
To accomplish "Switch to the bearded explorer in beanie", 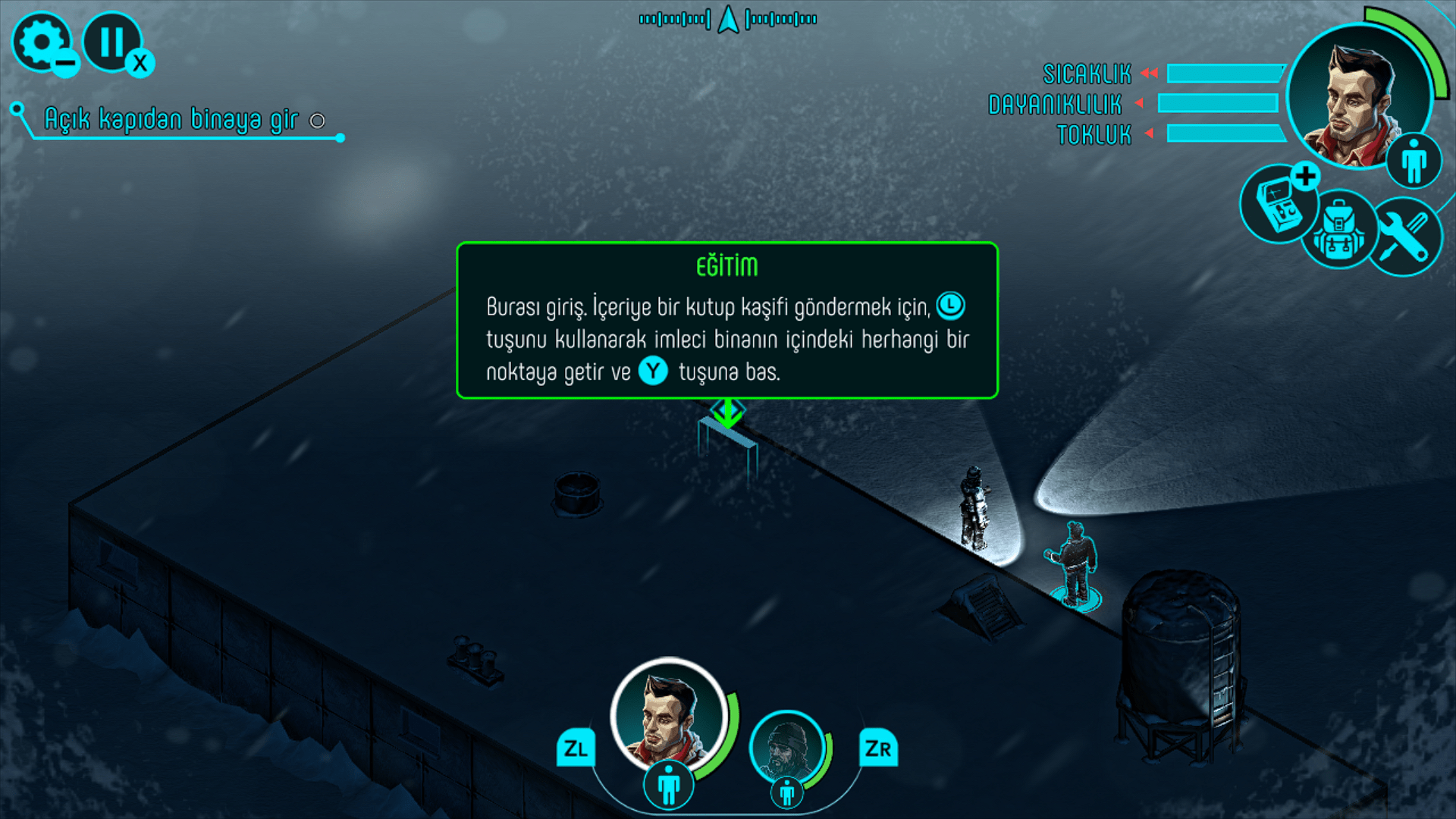I will (786, 748).
